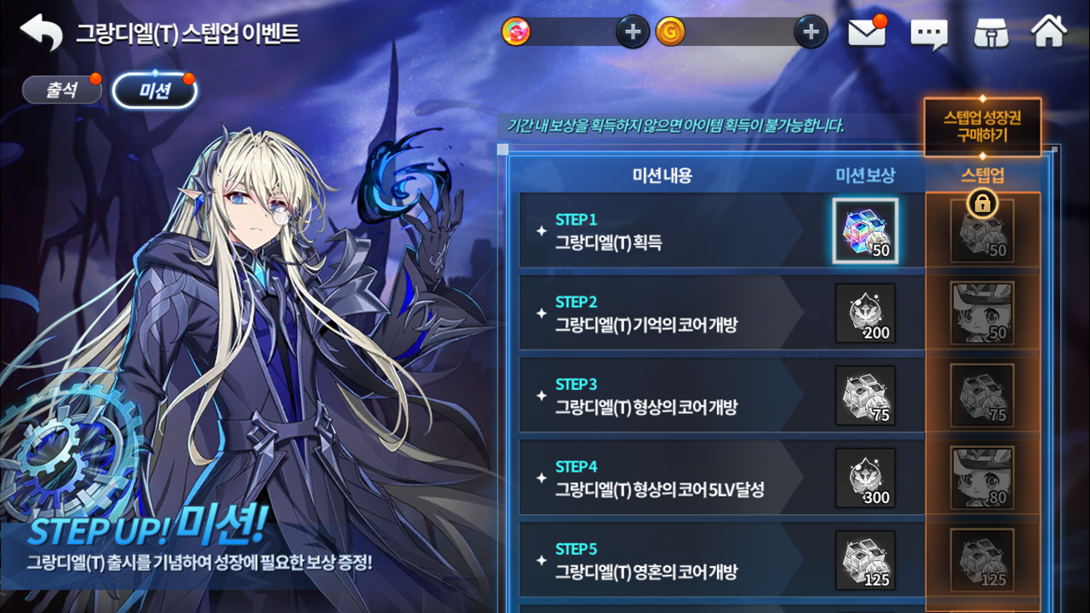Click the STEP 4 step-up 80 reward
The image size is (1090, 613).
(x=982, y=478)
